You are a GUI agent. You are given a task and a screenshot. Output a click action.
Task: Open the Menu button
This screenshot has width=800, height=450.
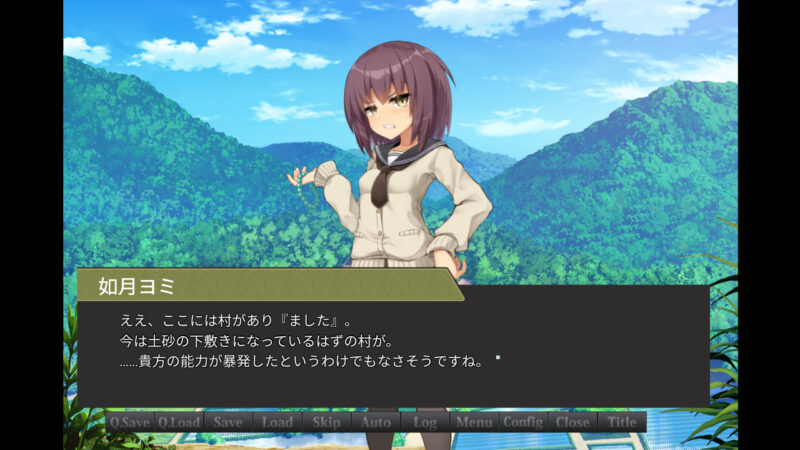pyautogui.click(x=474, y=422)
